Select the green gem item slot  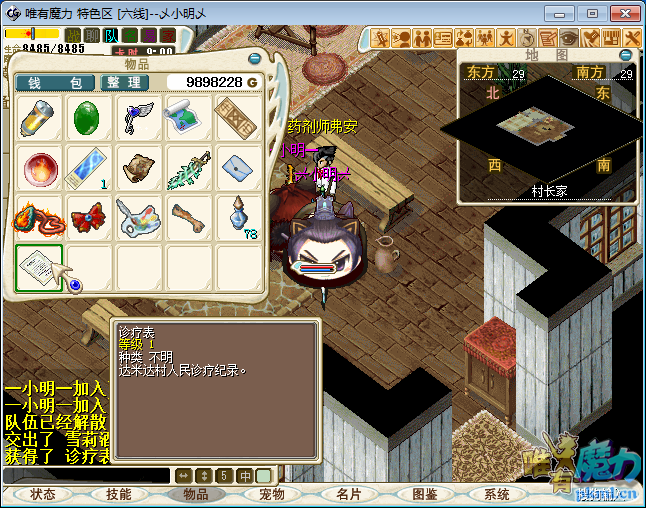point(89,118)
